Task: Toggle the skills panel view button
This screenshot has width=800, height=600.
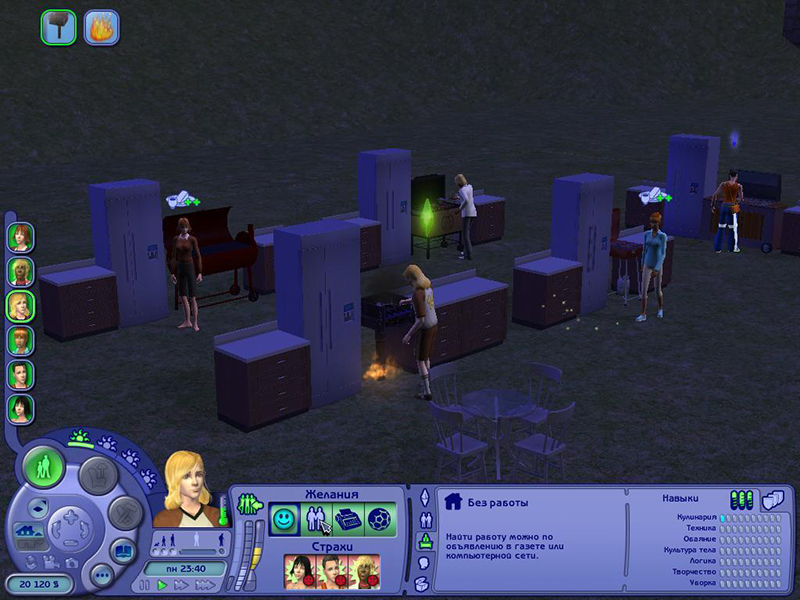Action: [x=742, y=499]
